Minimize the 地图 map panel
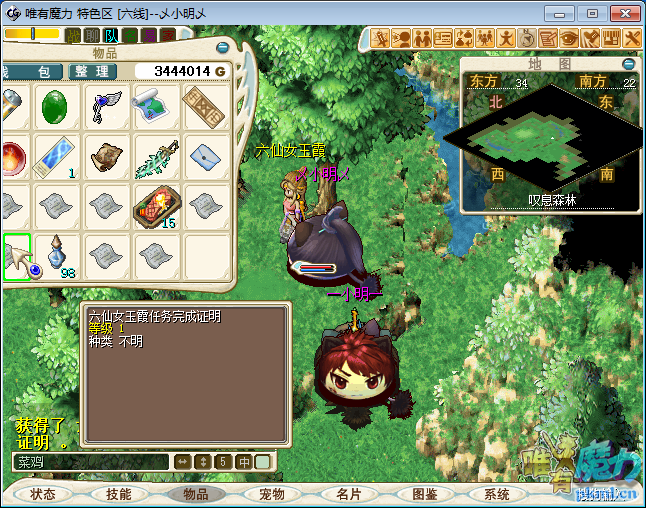 point(629,63)
